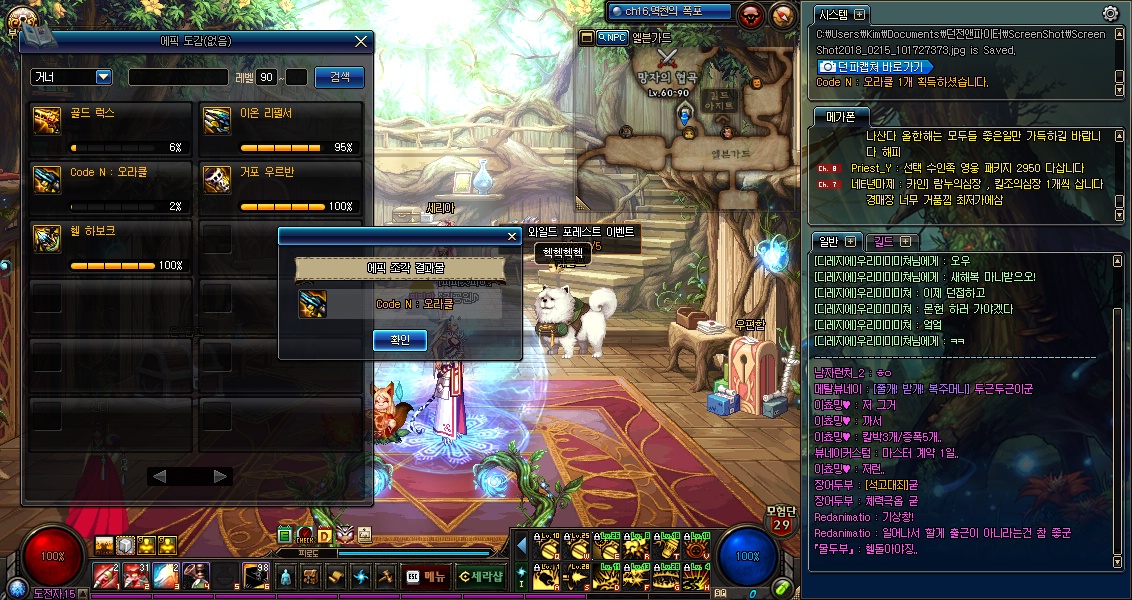Screen dimensions: 1132x600
Task: Close the 에픽 도감 window
Action: coord(361,42)
